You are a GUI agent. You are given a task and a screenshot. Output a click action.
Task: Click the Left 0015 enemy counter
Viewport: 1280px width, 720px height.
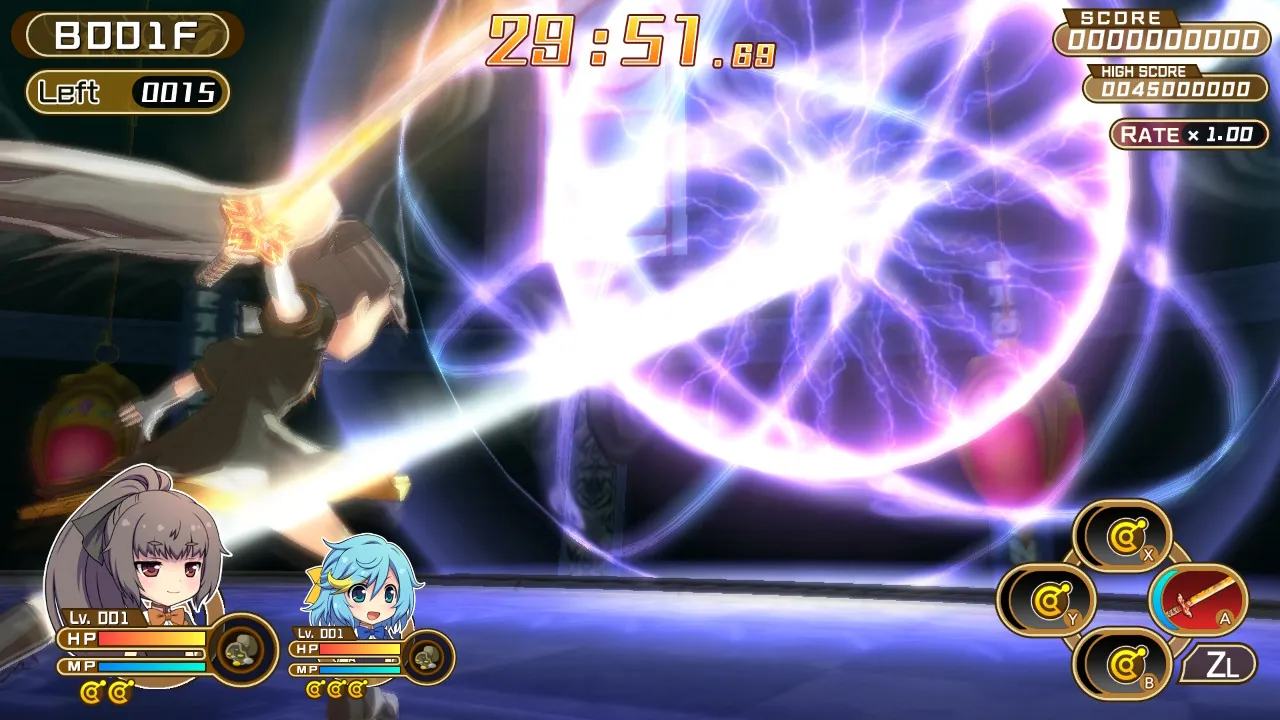click(x=125, y=92)
